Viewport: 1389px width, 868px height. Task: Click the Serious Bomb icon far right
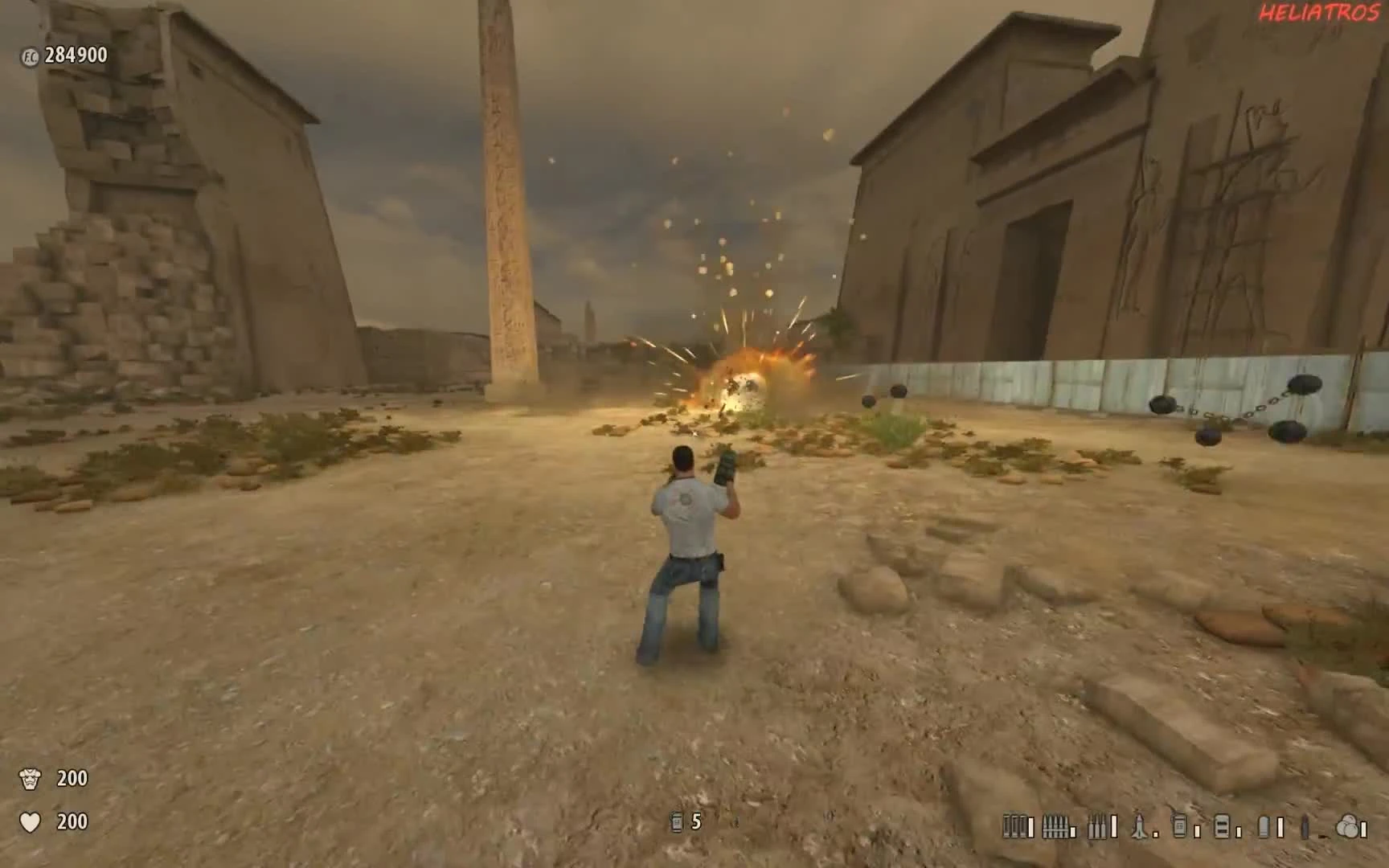[1349, 826]
